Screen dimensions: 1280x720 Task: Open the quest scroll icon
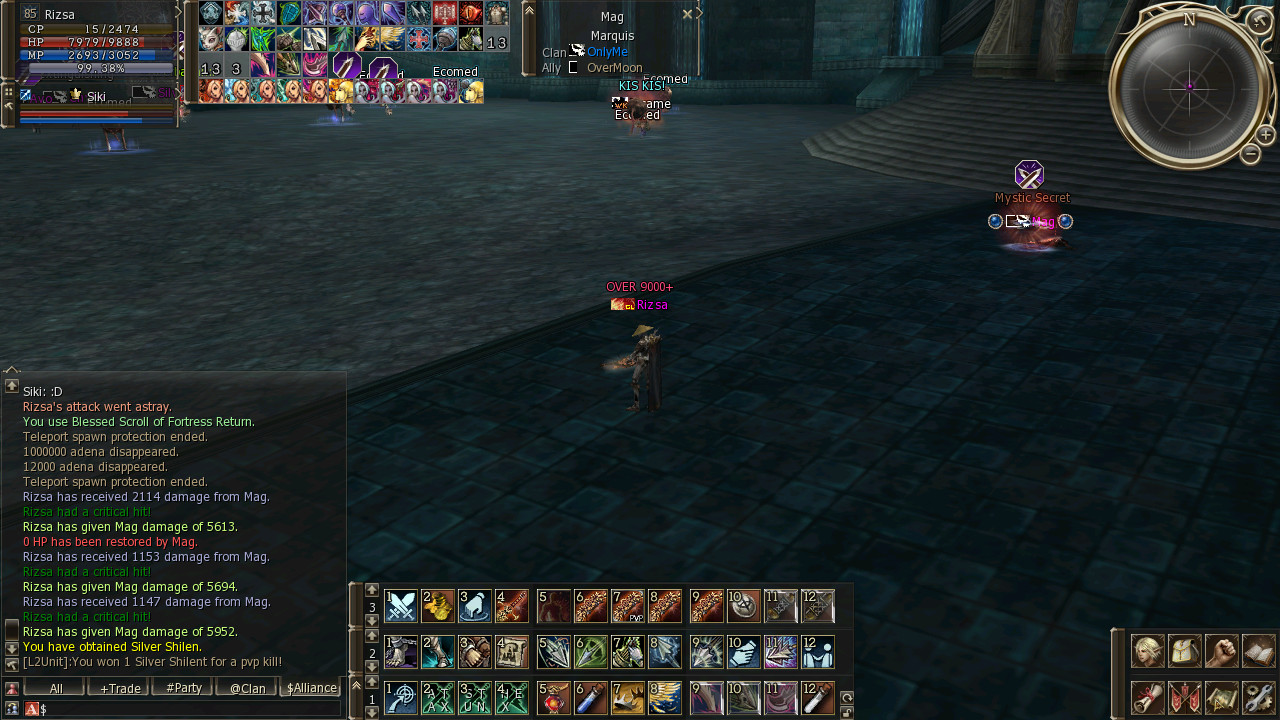tap(1147, 697)
